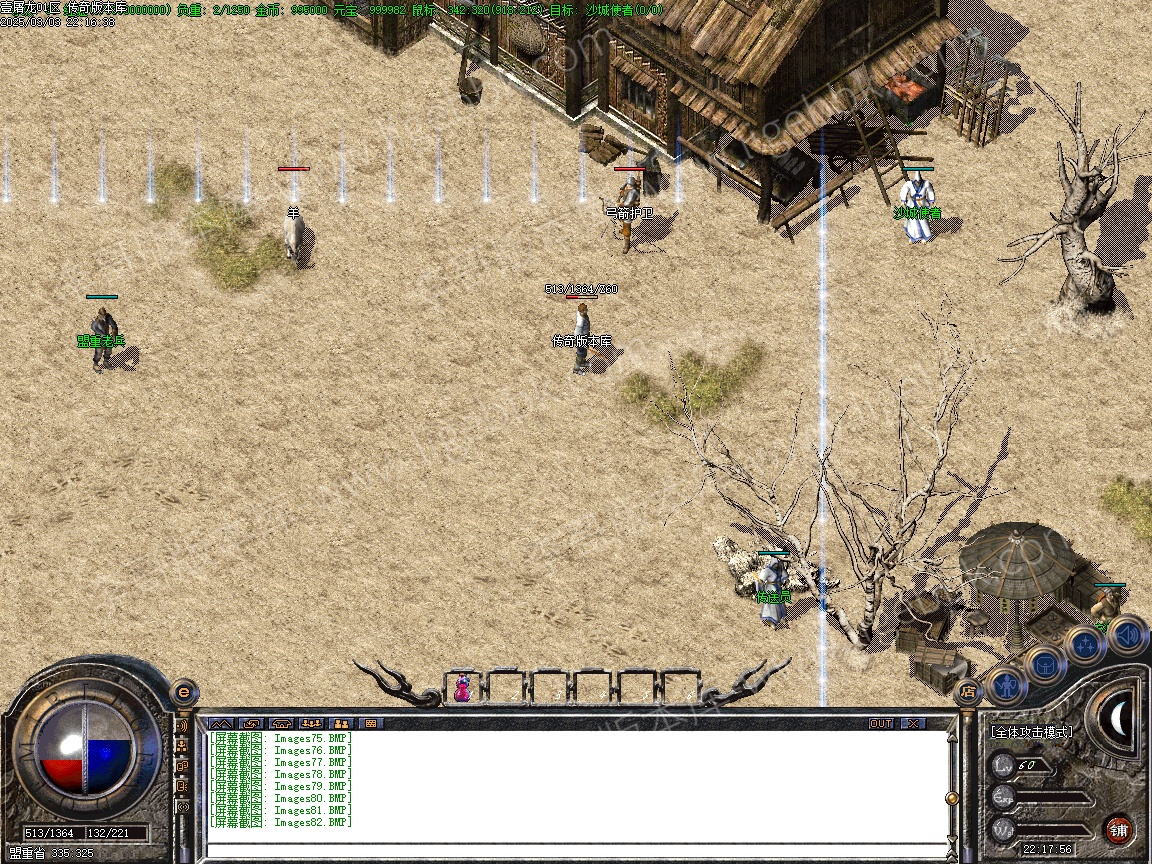Click the group members icon above chat

coord(311,723)
